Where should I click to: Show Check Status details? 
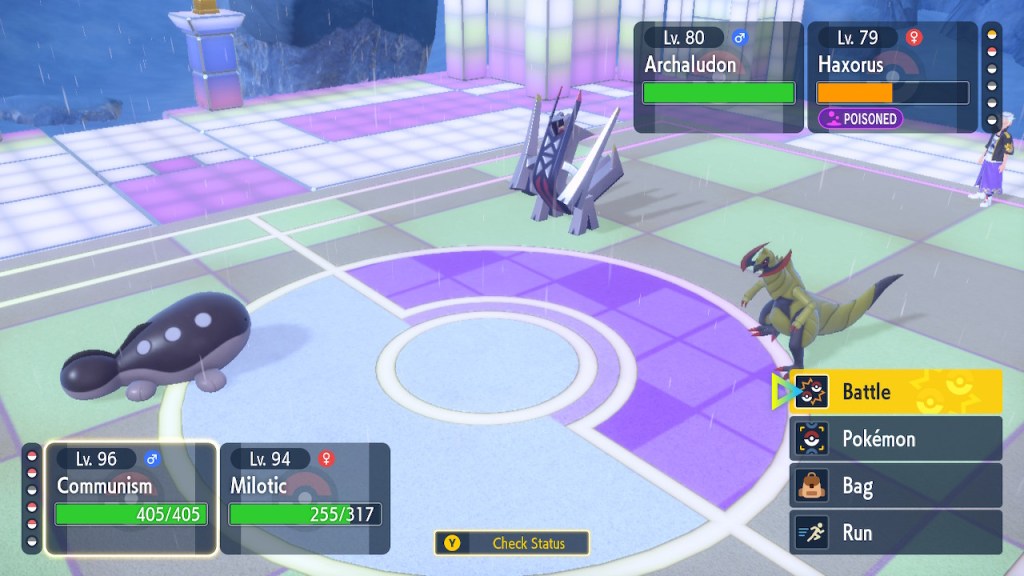(x=512, y=543)
